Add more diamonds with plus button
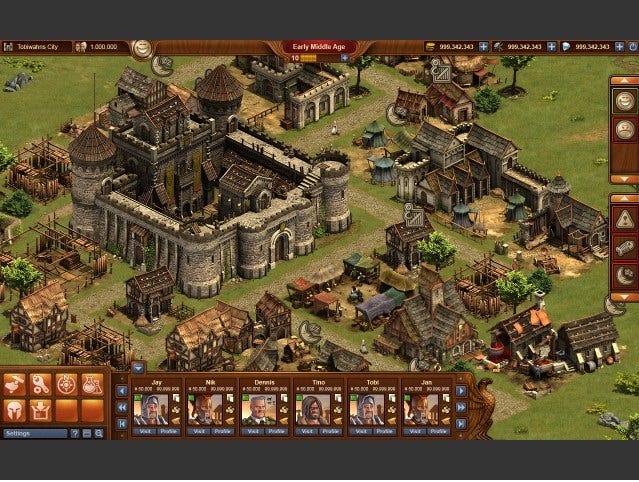 coord(619,47)
